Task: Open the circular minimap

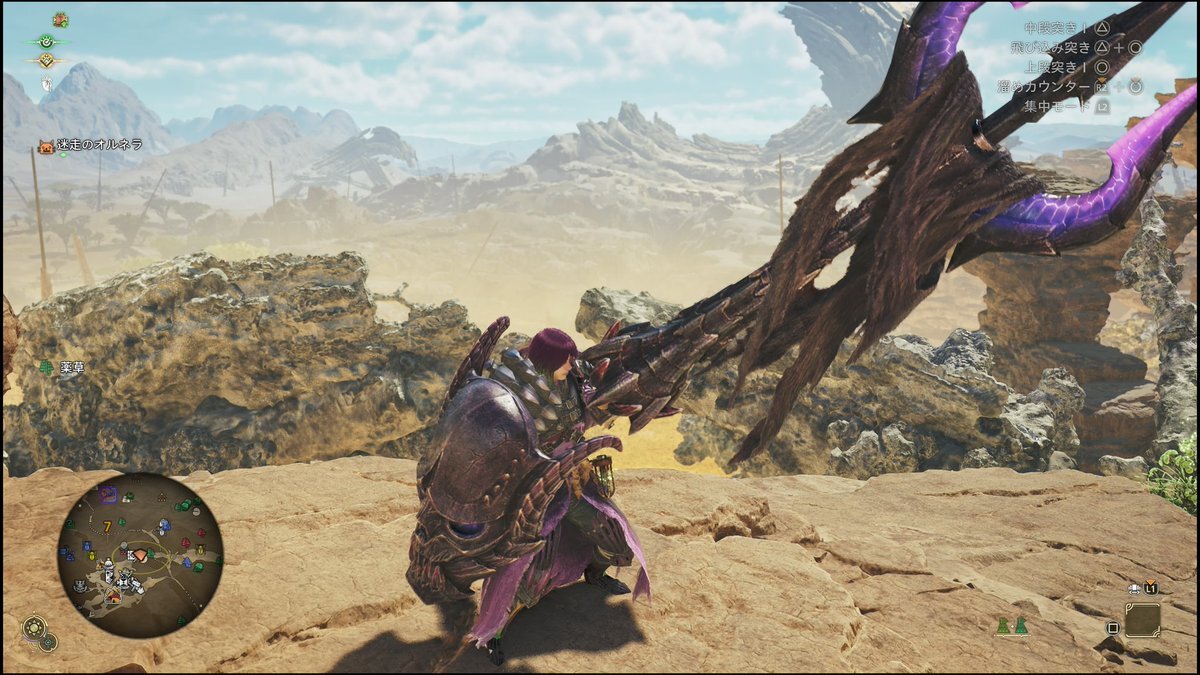Action: [140, 555]
